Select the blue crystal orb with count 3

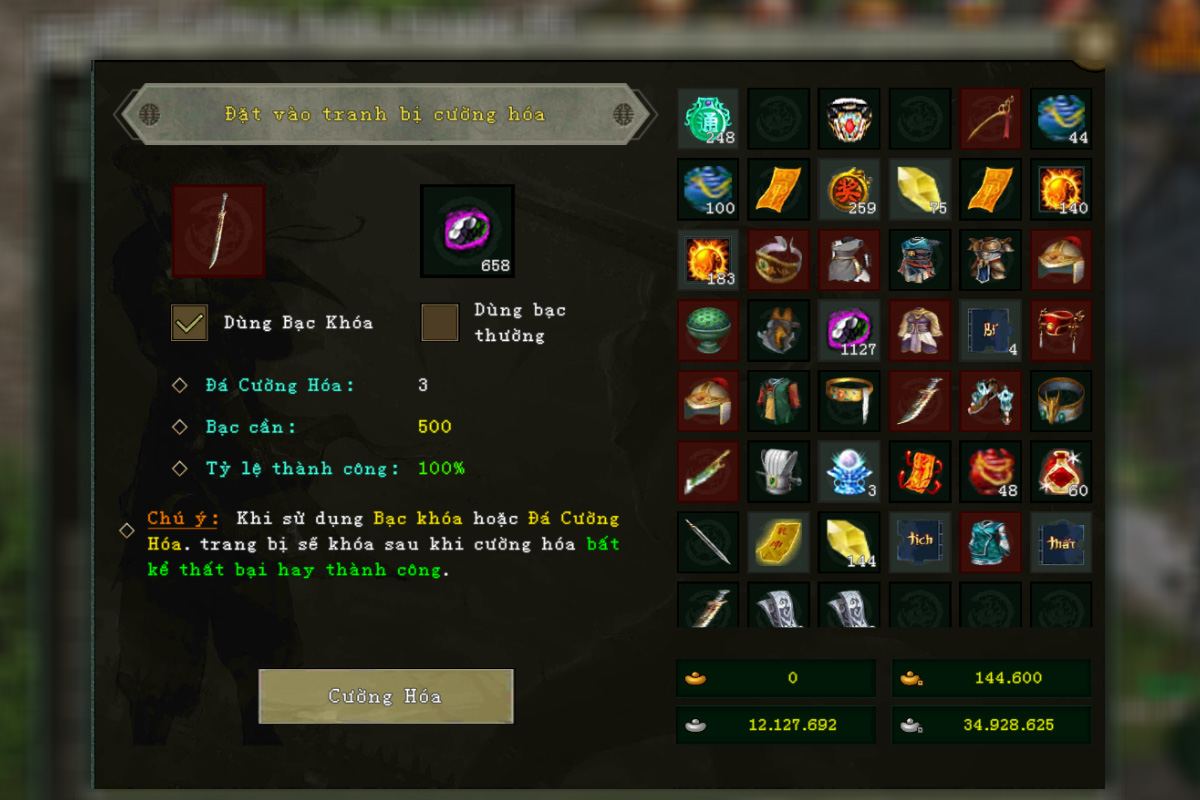(x=849, y=471)
